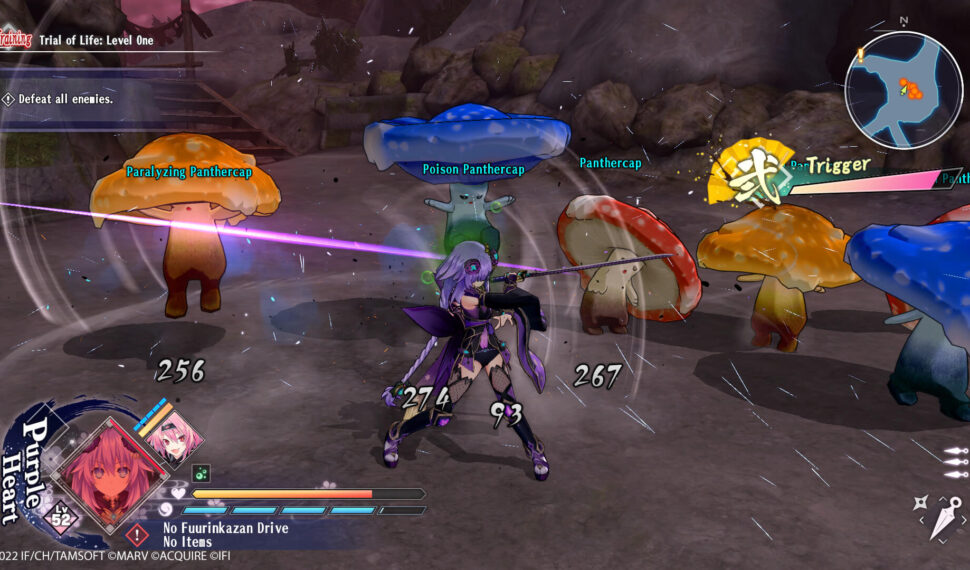Click the red warning diamond icon
The height and width of the screenshot is (570, 970).
(138, 535)
